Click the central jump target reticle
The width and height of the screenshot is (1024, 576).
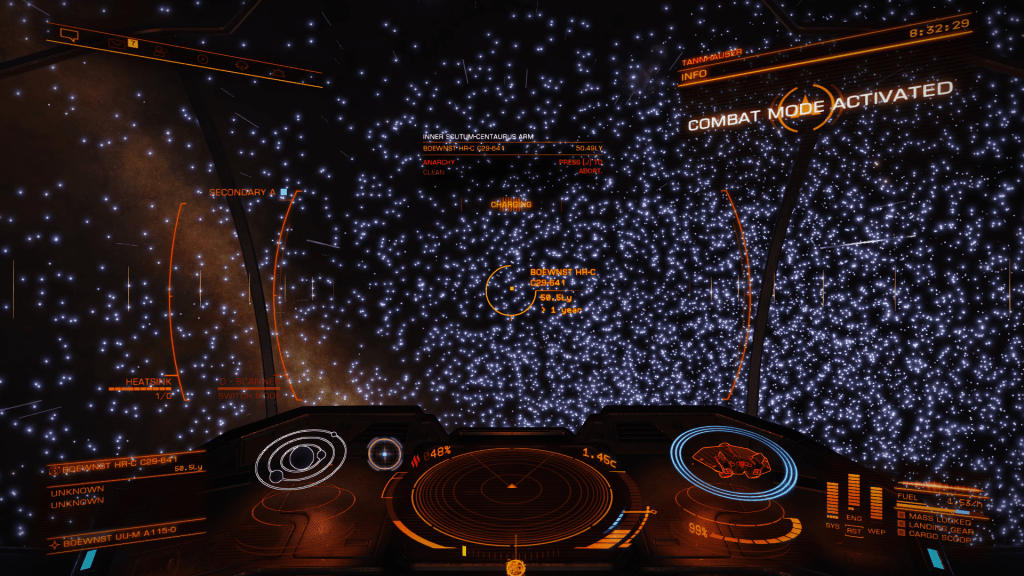tap(511, 289)
